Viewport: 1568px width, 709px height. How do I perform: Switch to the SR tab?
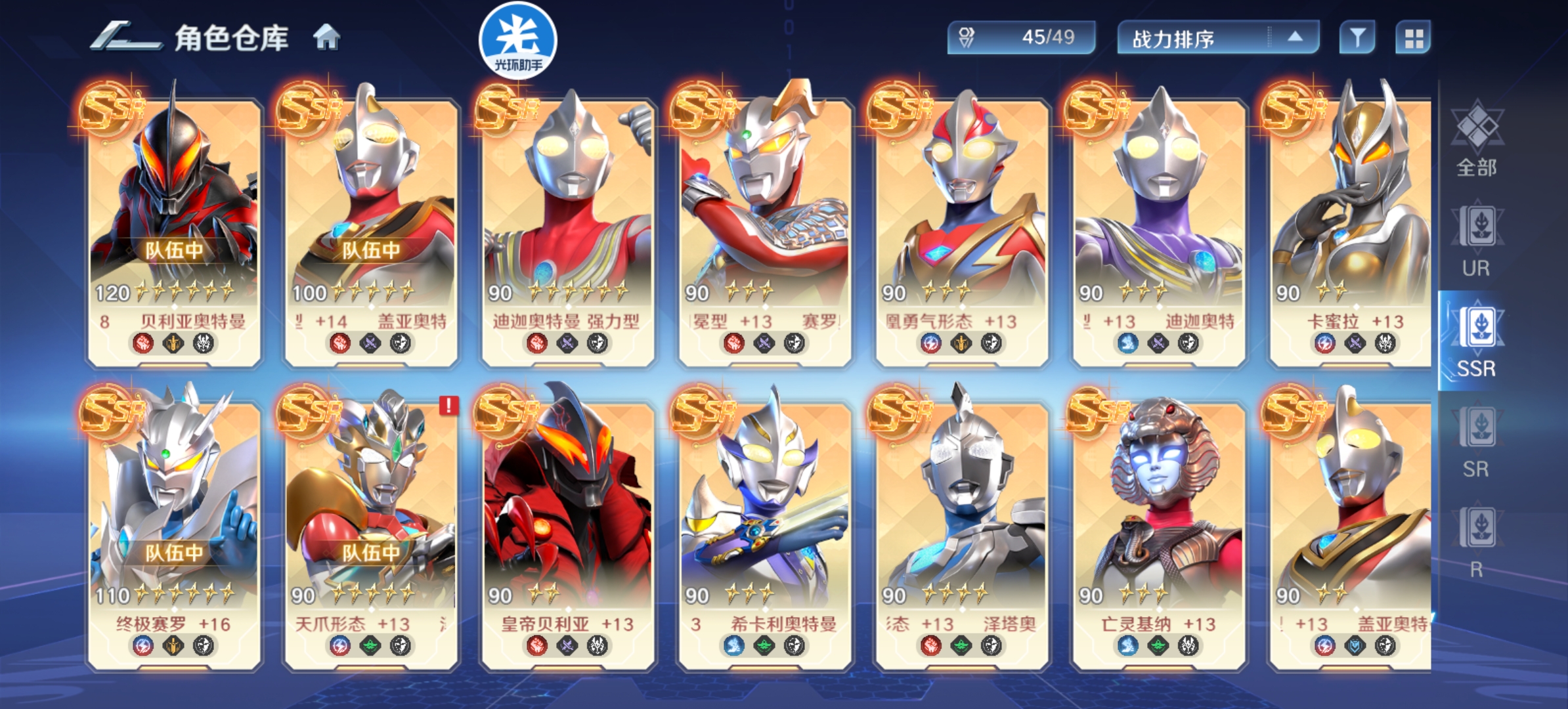1476,442
